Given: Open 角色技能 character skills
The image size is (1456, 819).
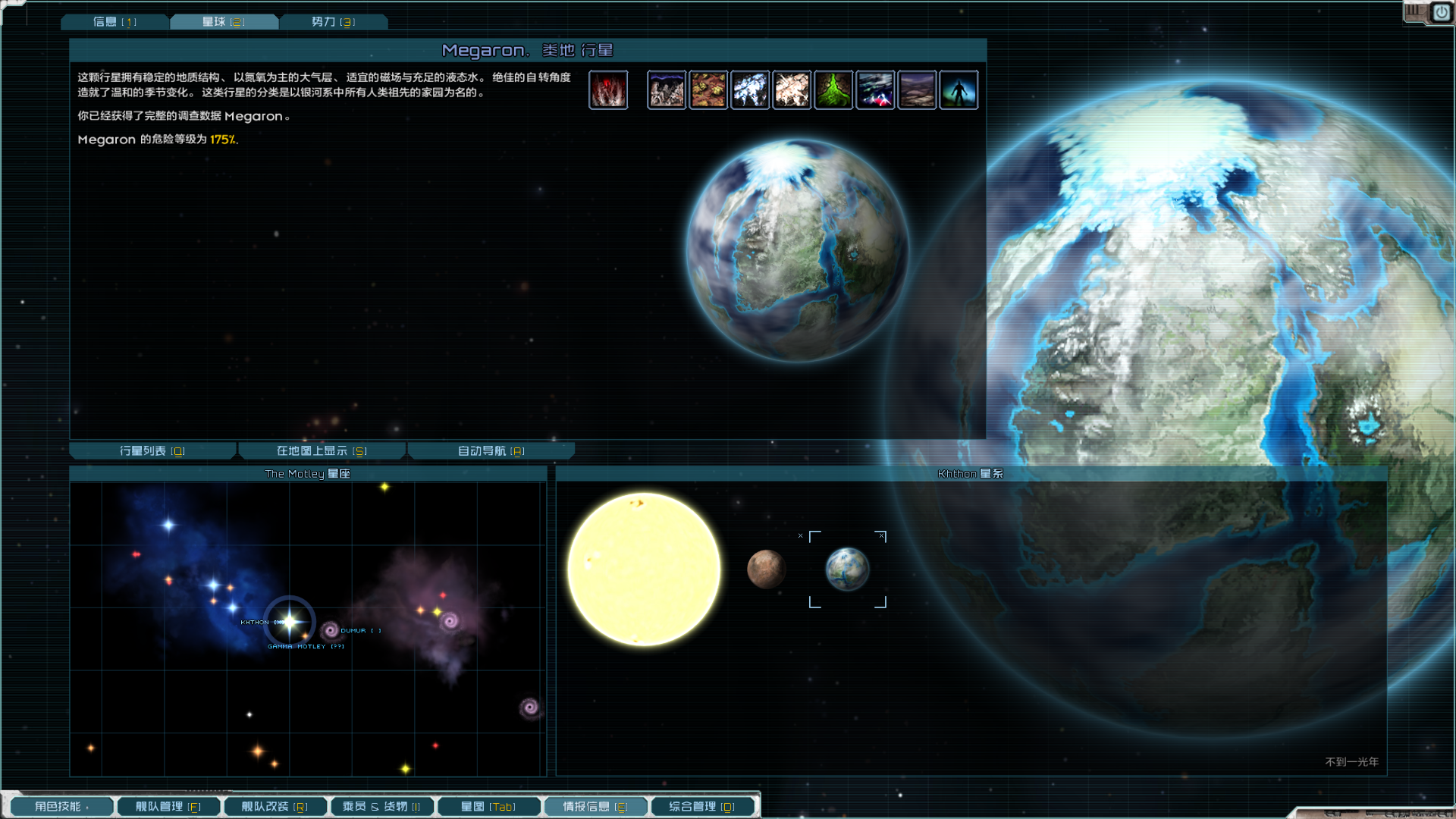Looking at the screenshot, I should click(x=62, y=807).
